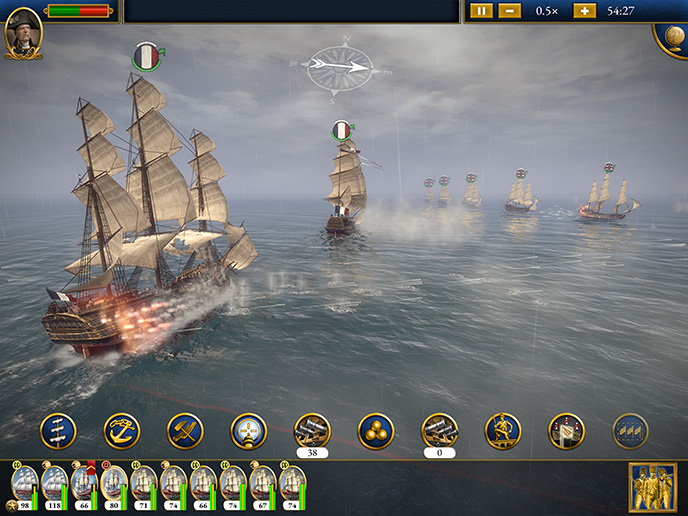Viewport: 688px width, 516px height.
Task: Click the greyed-out fleet formation icon
Action: [630, 431]
